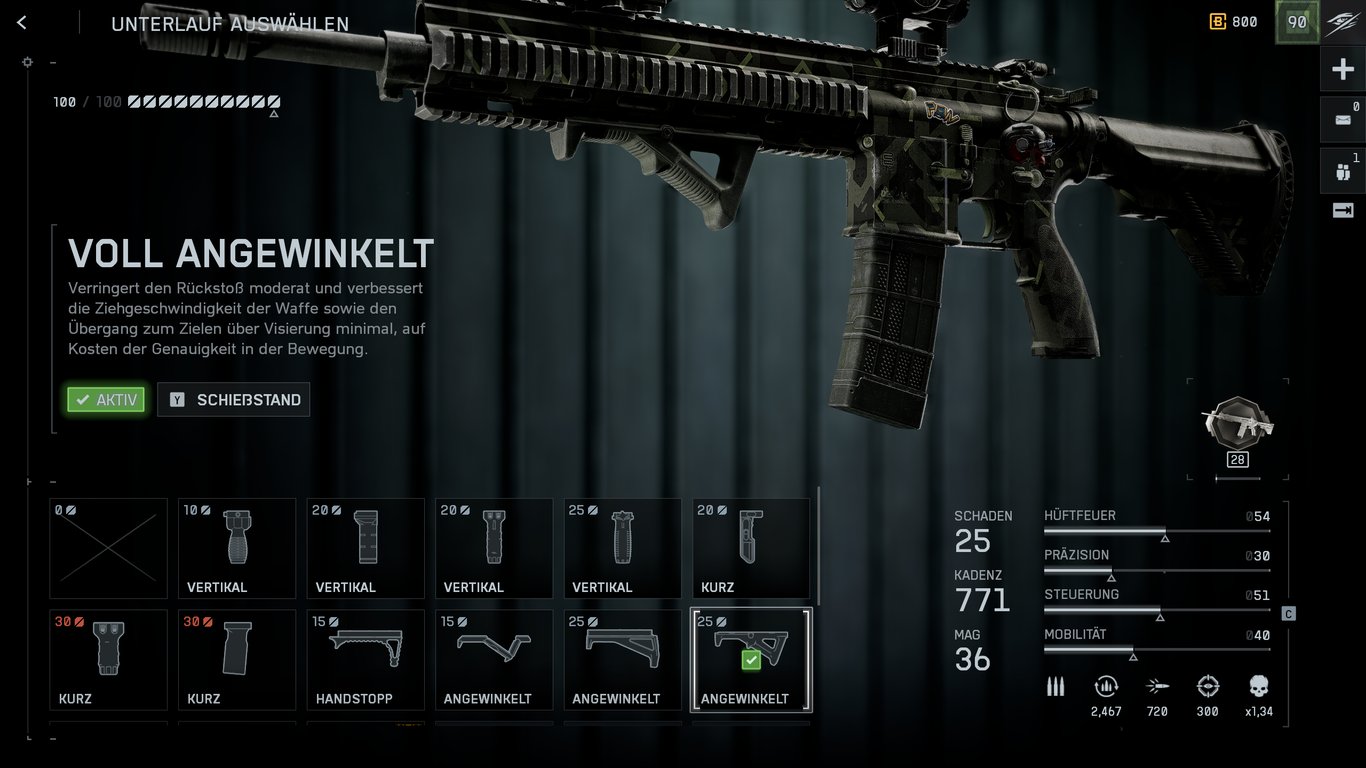Open the mail envelope inbox

pos(1342,120)
